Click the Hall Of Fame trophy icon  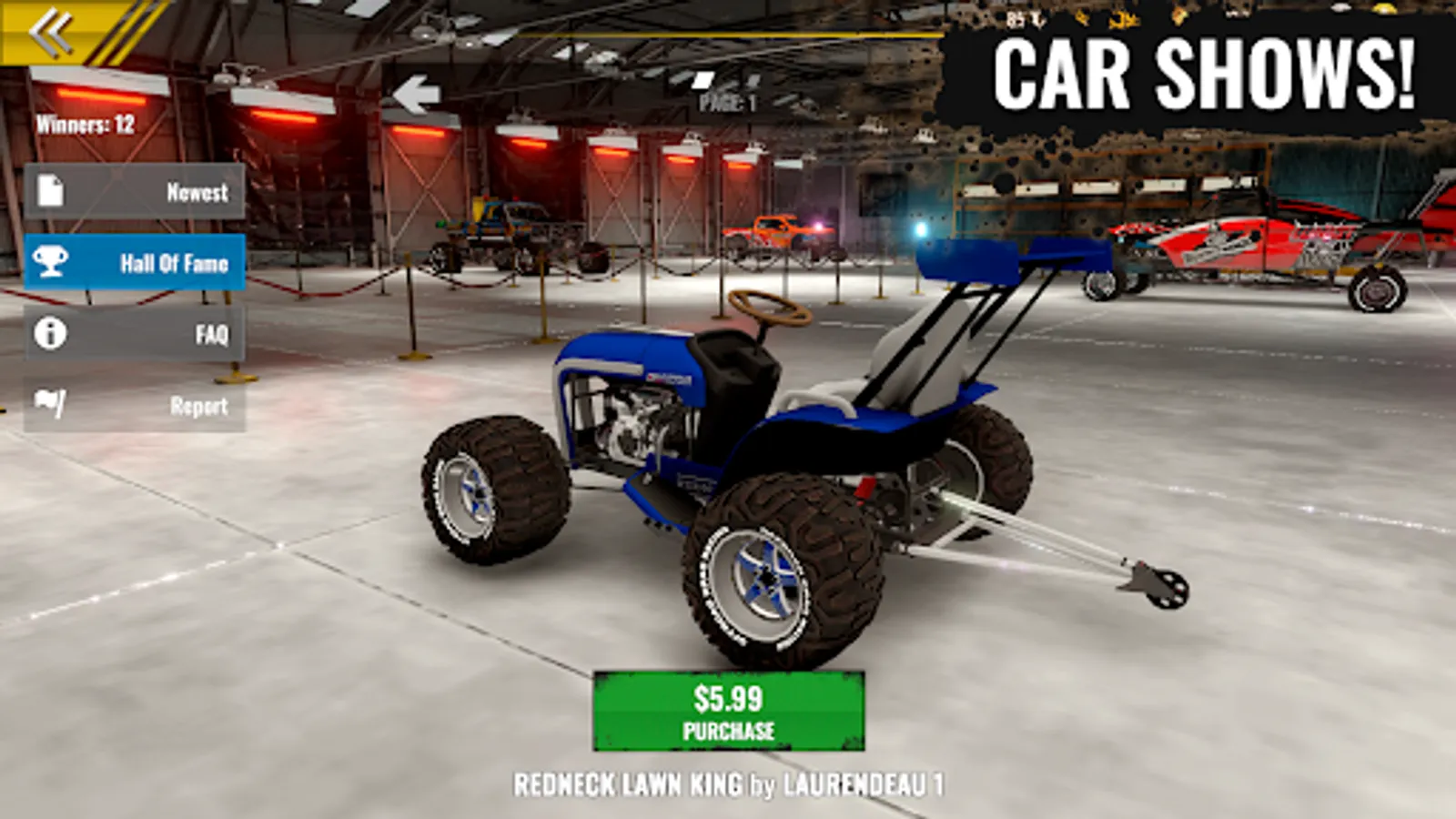click(53, 264)
